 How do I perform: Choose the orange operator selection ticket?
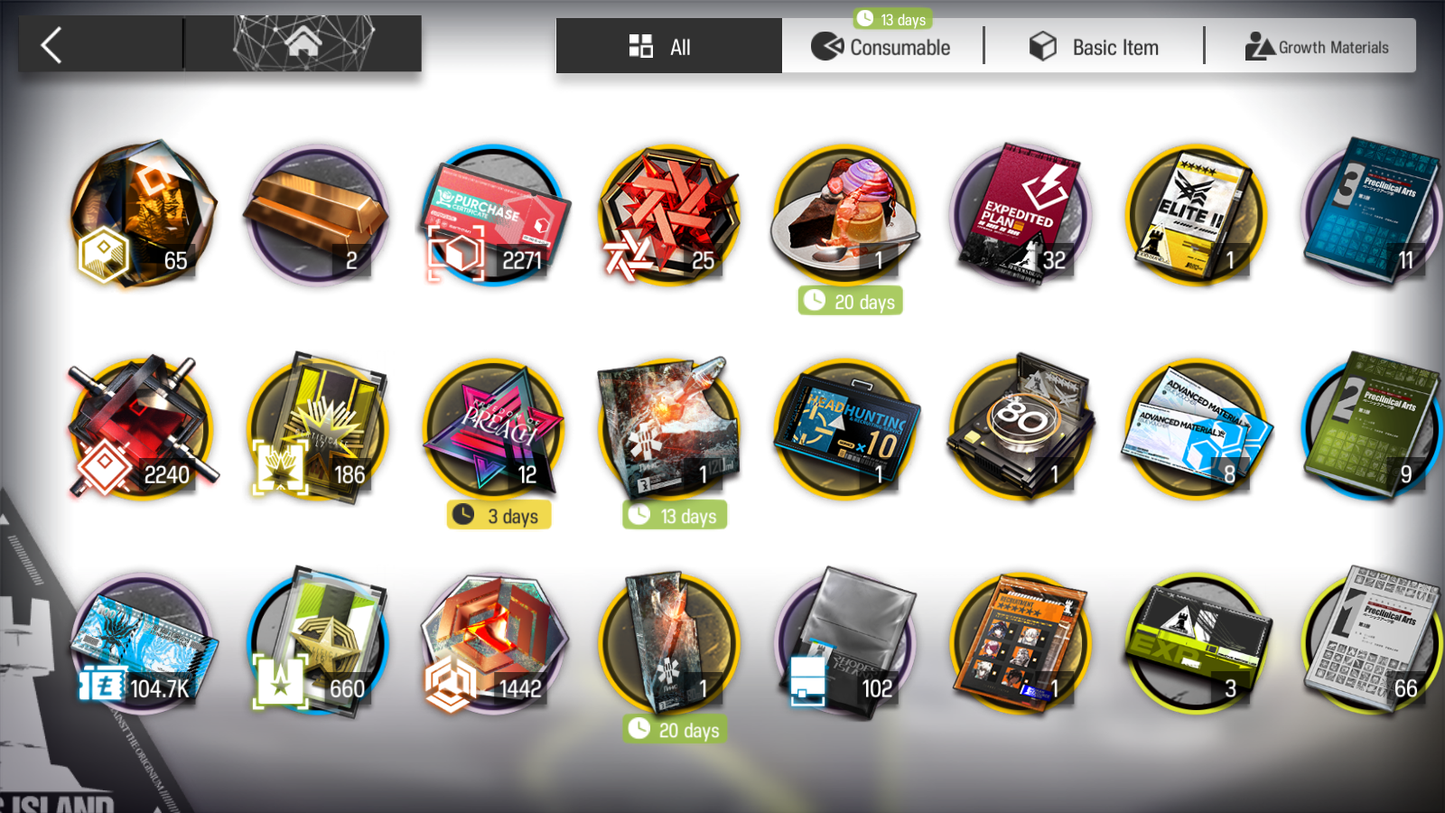click(1020, 644)
